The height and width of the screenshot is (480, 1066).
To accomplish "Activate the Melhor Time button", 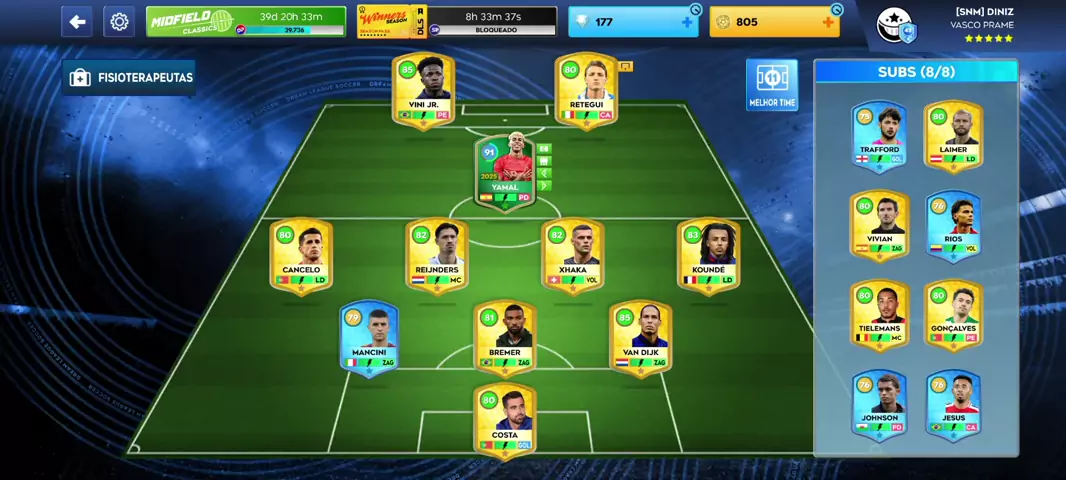I will (771, 84).
